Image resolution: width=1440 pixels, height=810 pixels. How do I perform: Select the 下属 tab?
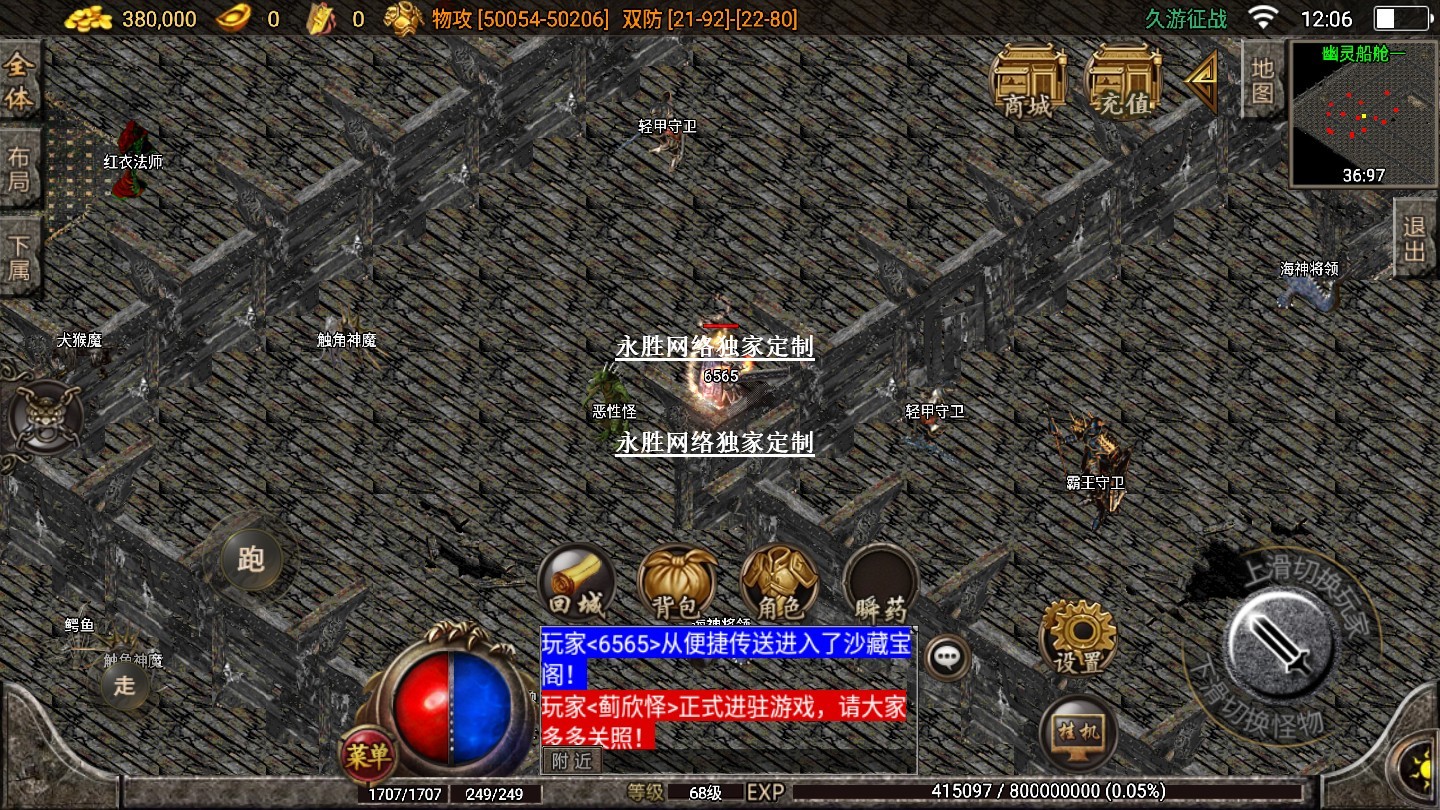pyautogui.click(x=19, y=256)
